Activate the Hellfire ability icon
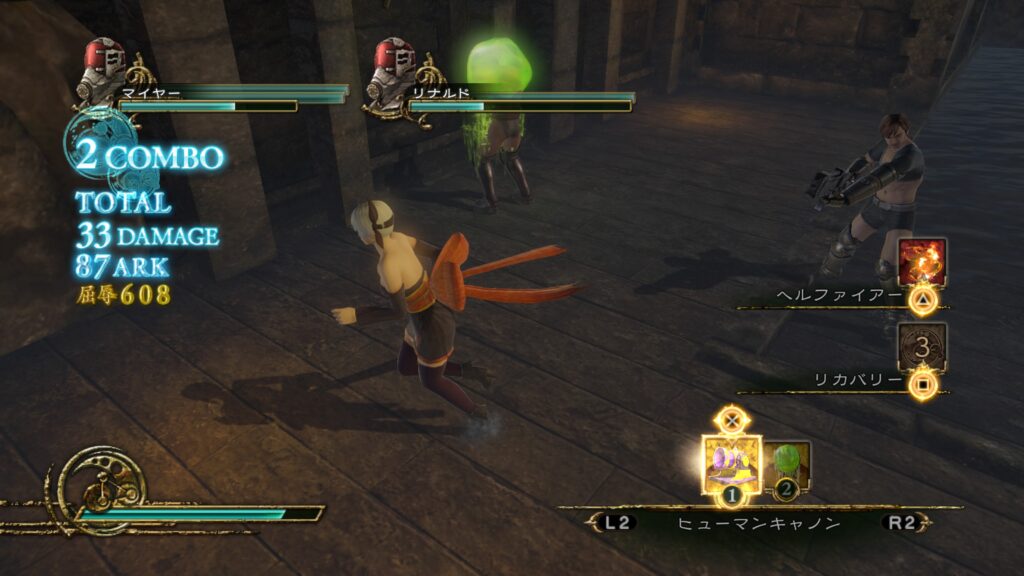This screenshot has width=1024, height=576. (921, 263)
